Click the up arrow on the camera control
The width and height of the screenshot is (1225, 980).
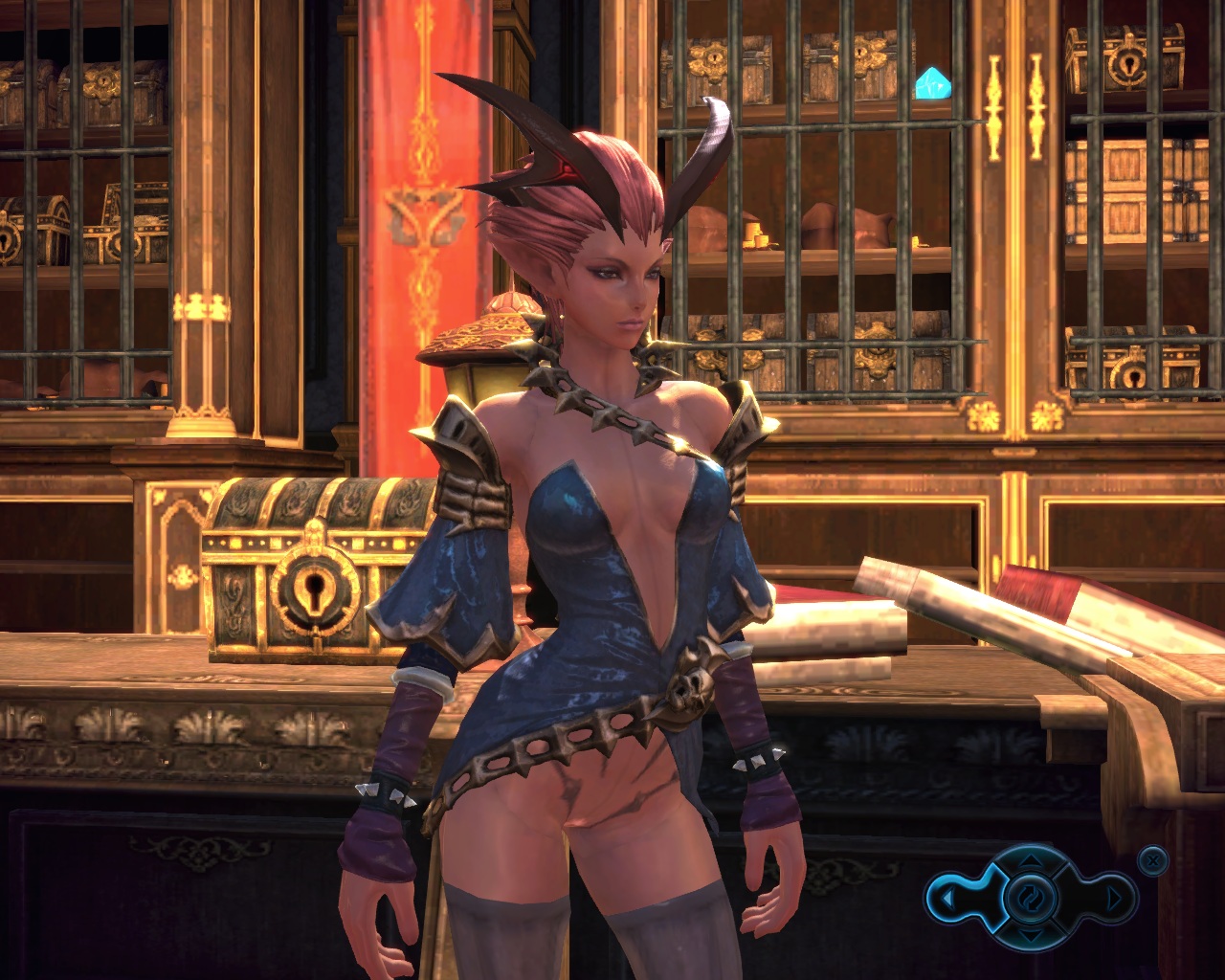[x=1030, y=863]
